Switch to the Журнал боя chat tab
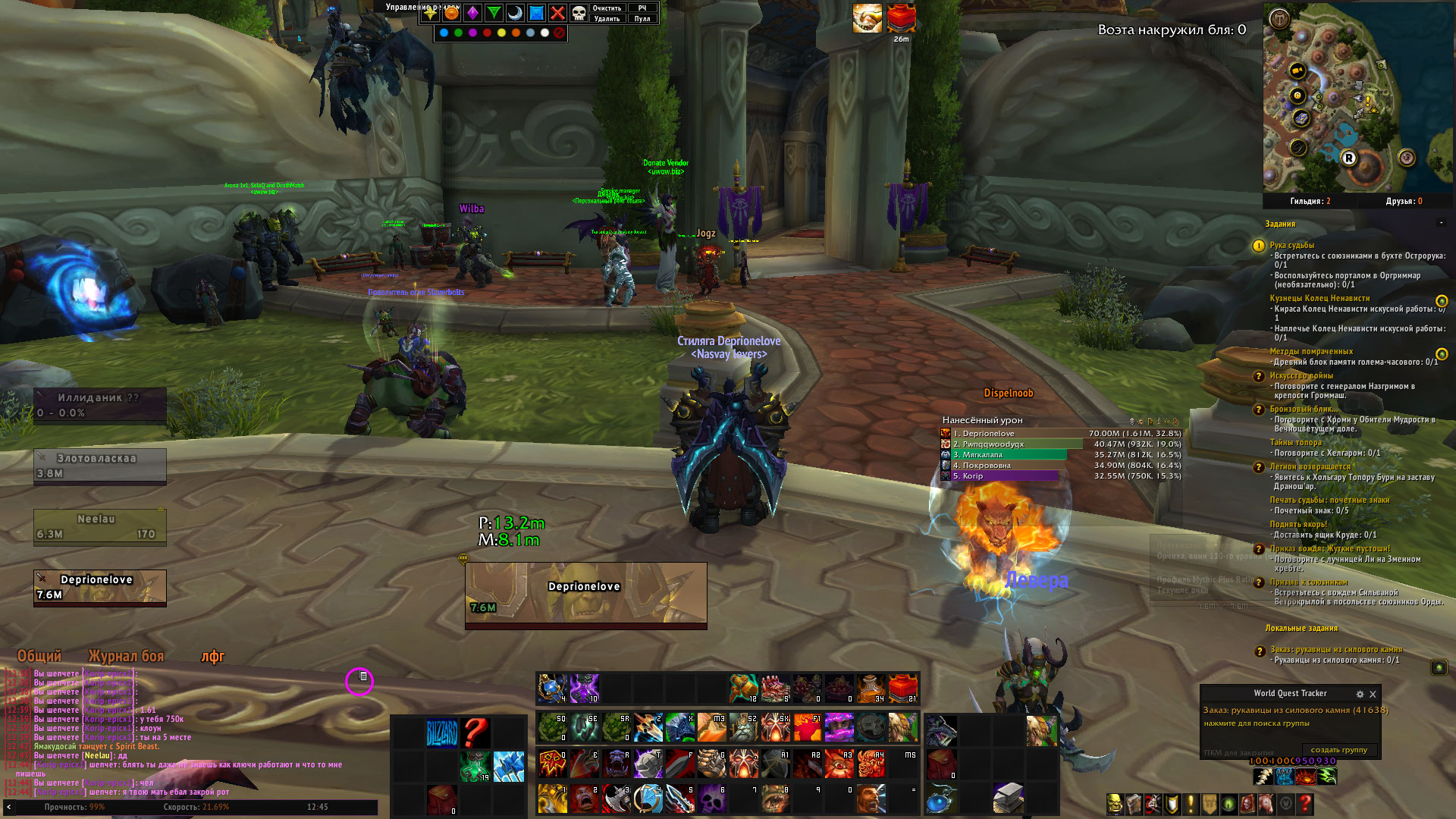Viewport: 1456px width, 819px height. click(x=126, y=656)
